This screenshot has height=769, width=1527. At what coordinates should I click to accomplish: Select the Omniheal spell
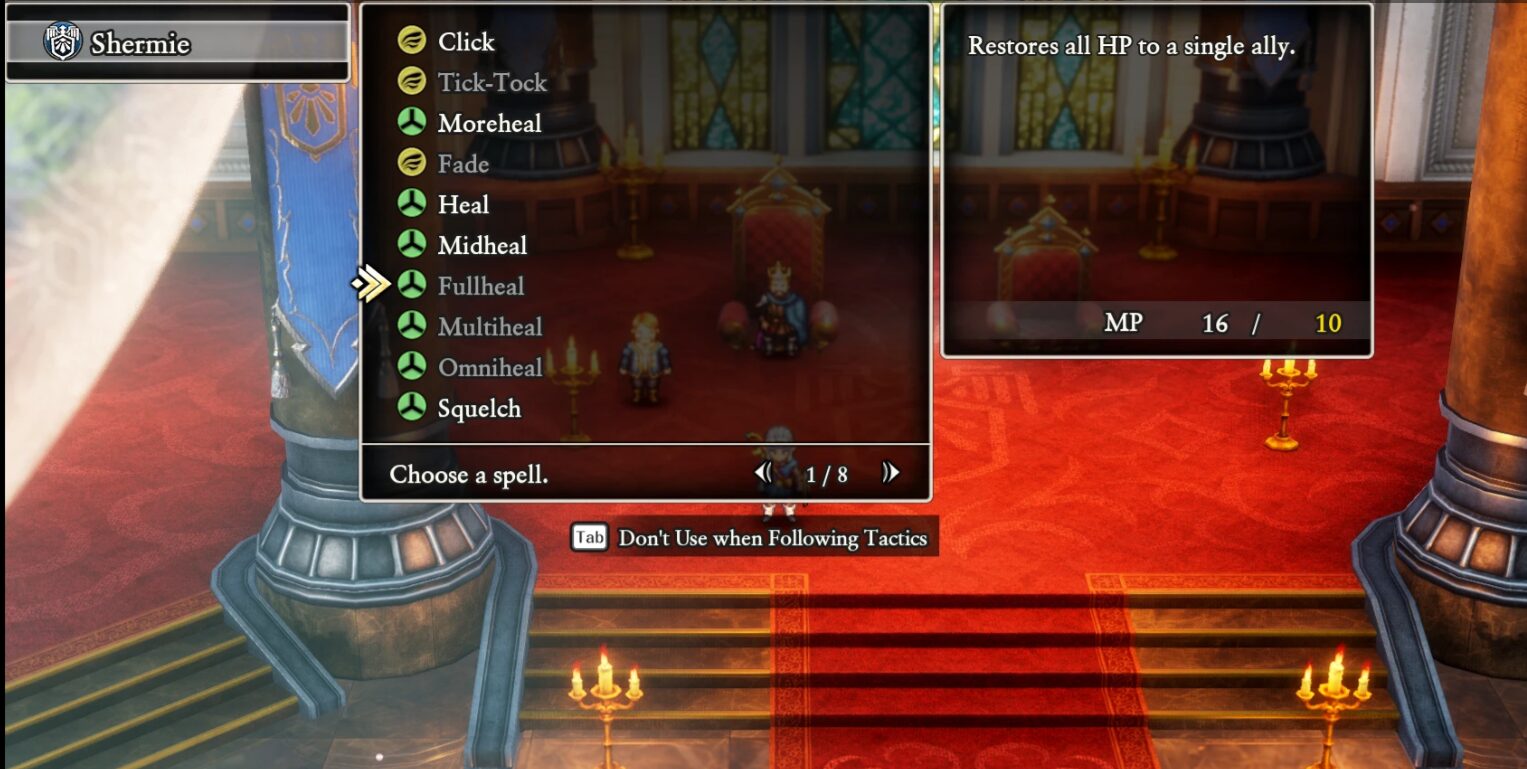click(490, 368)
